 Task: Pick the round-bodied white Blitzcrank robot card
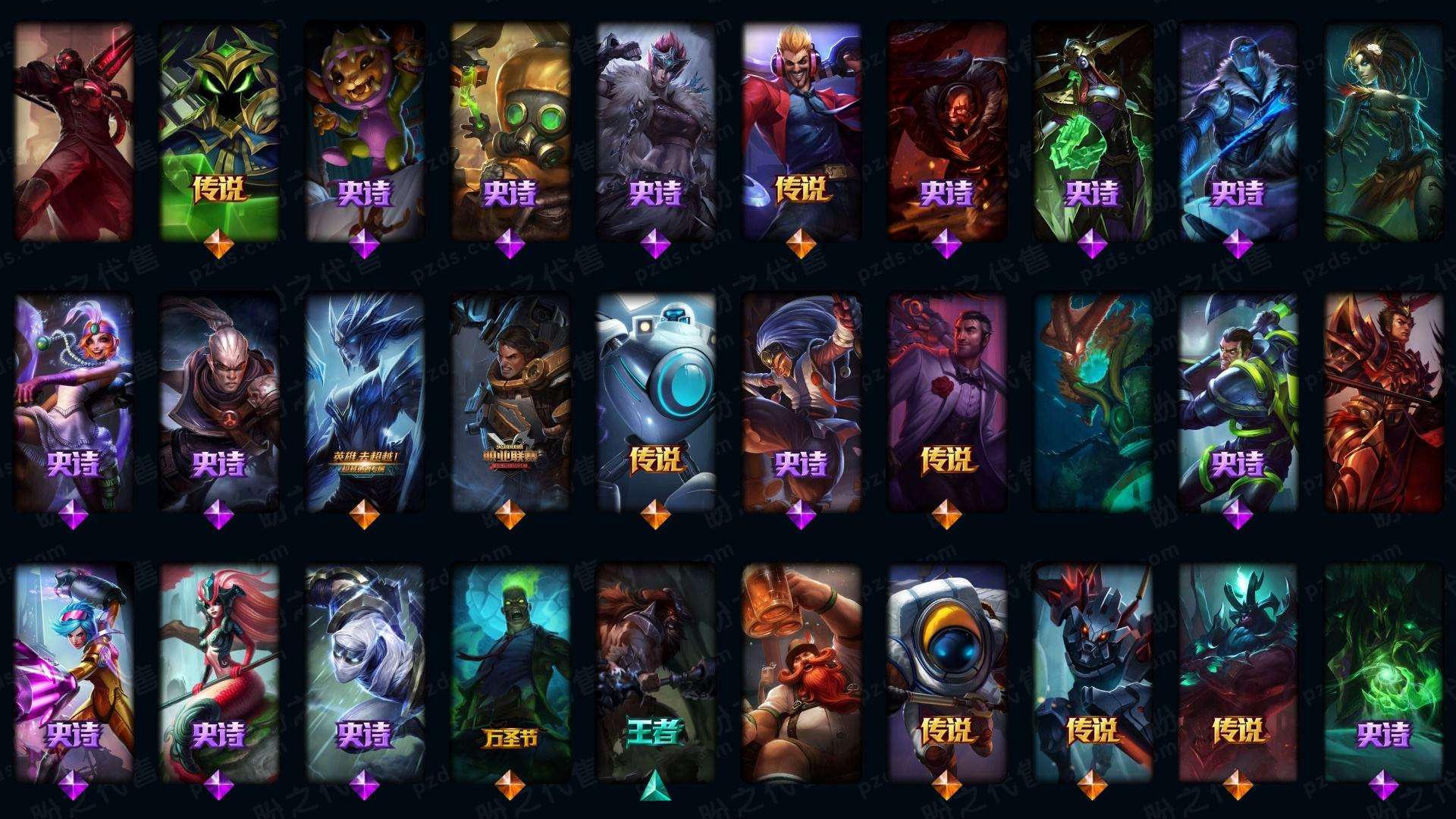coord(655,402)
